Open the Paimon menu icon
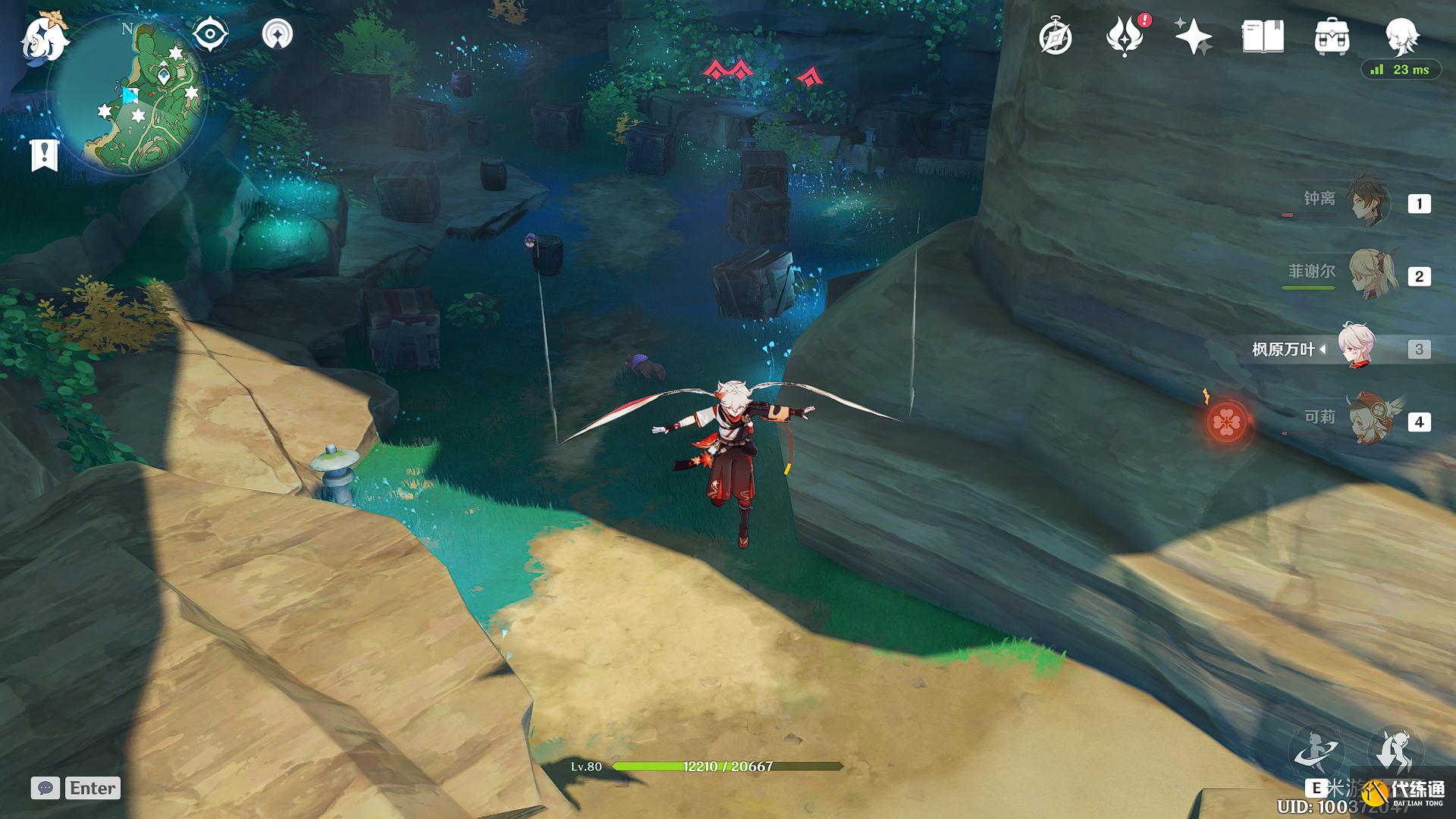Viewport: 1456px width, 819px height. [x=44, y=38]
